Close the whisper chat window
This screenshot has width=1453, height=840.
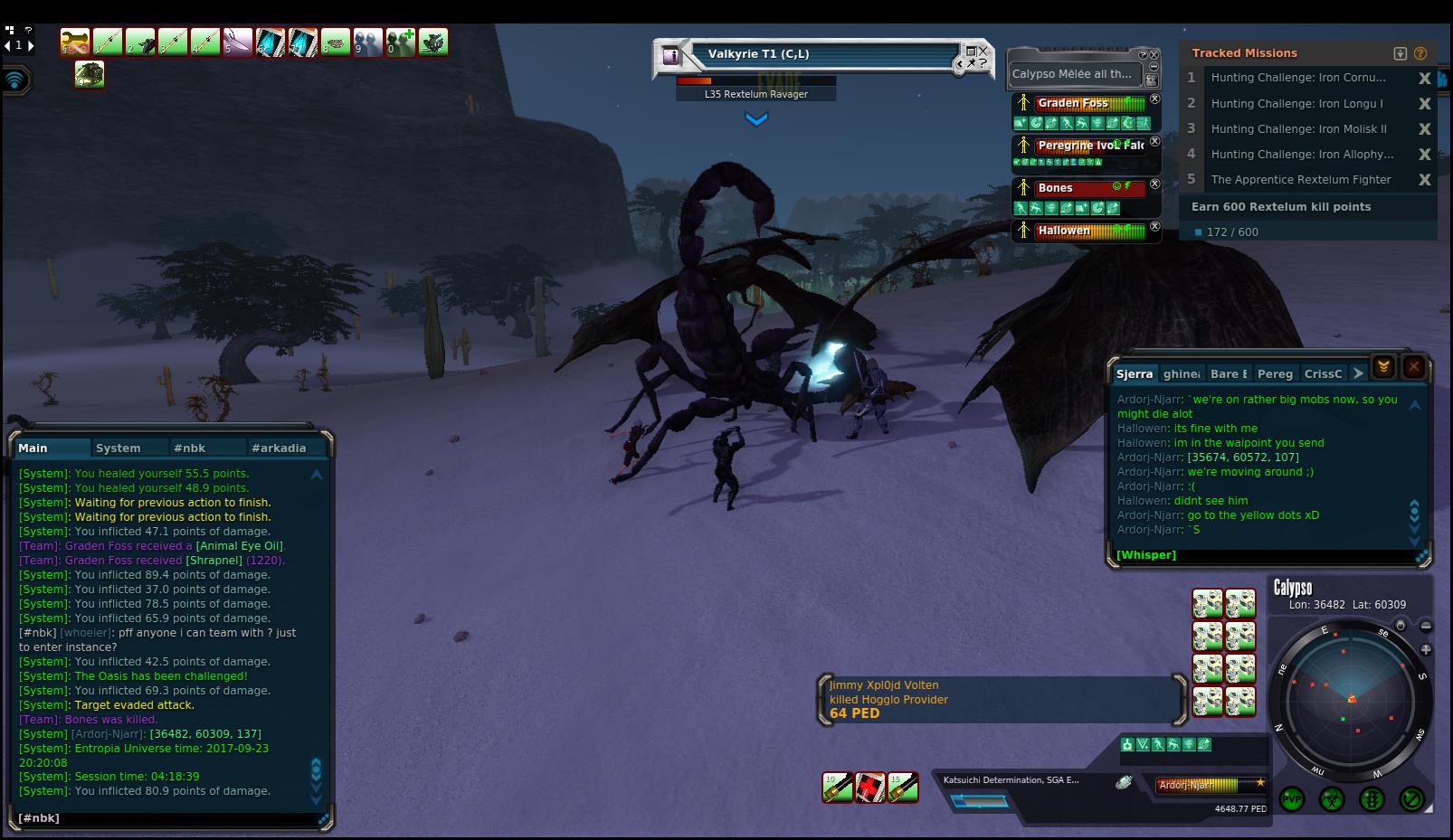[1413, 366]
